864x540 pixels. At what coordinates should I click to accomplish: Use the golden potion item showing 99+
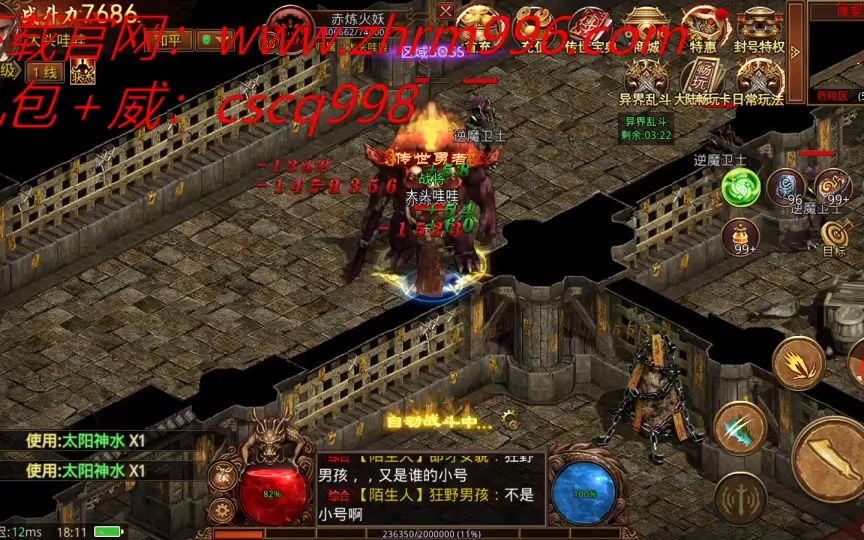[x=739, y=236]
